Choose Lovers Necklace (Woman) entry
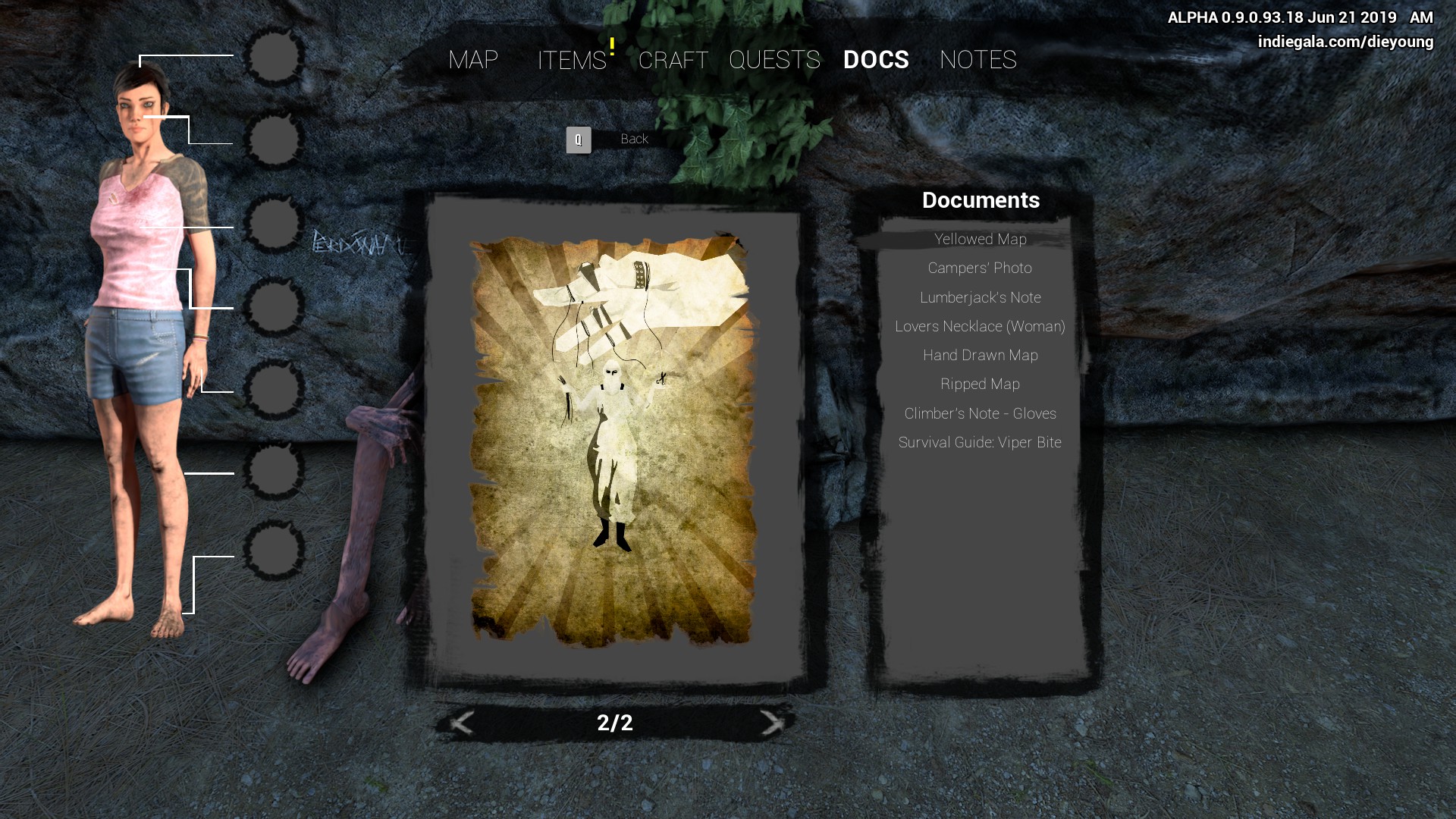 (x=980, y=327)
